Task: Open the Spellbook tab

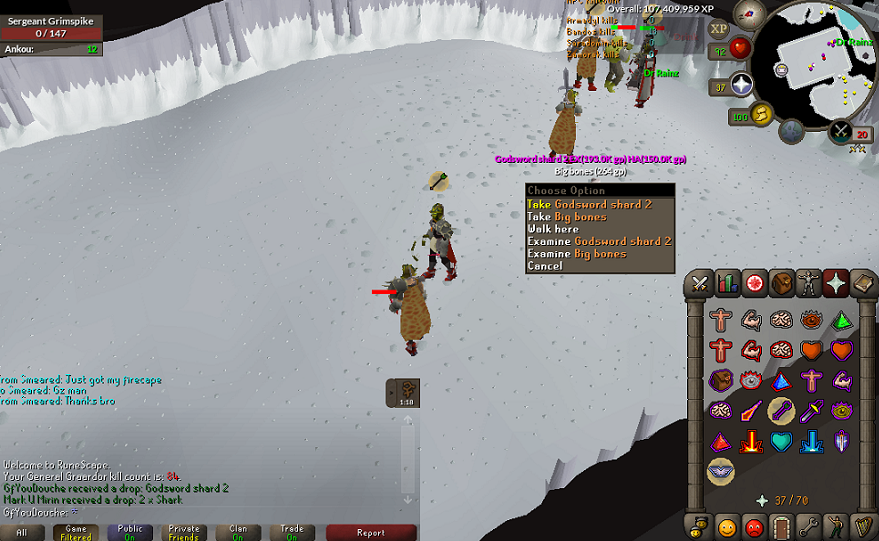Action: 862,283
